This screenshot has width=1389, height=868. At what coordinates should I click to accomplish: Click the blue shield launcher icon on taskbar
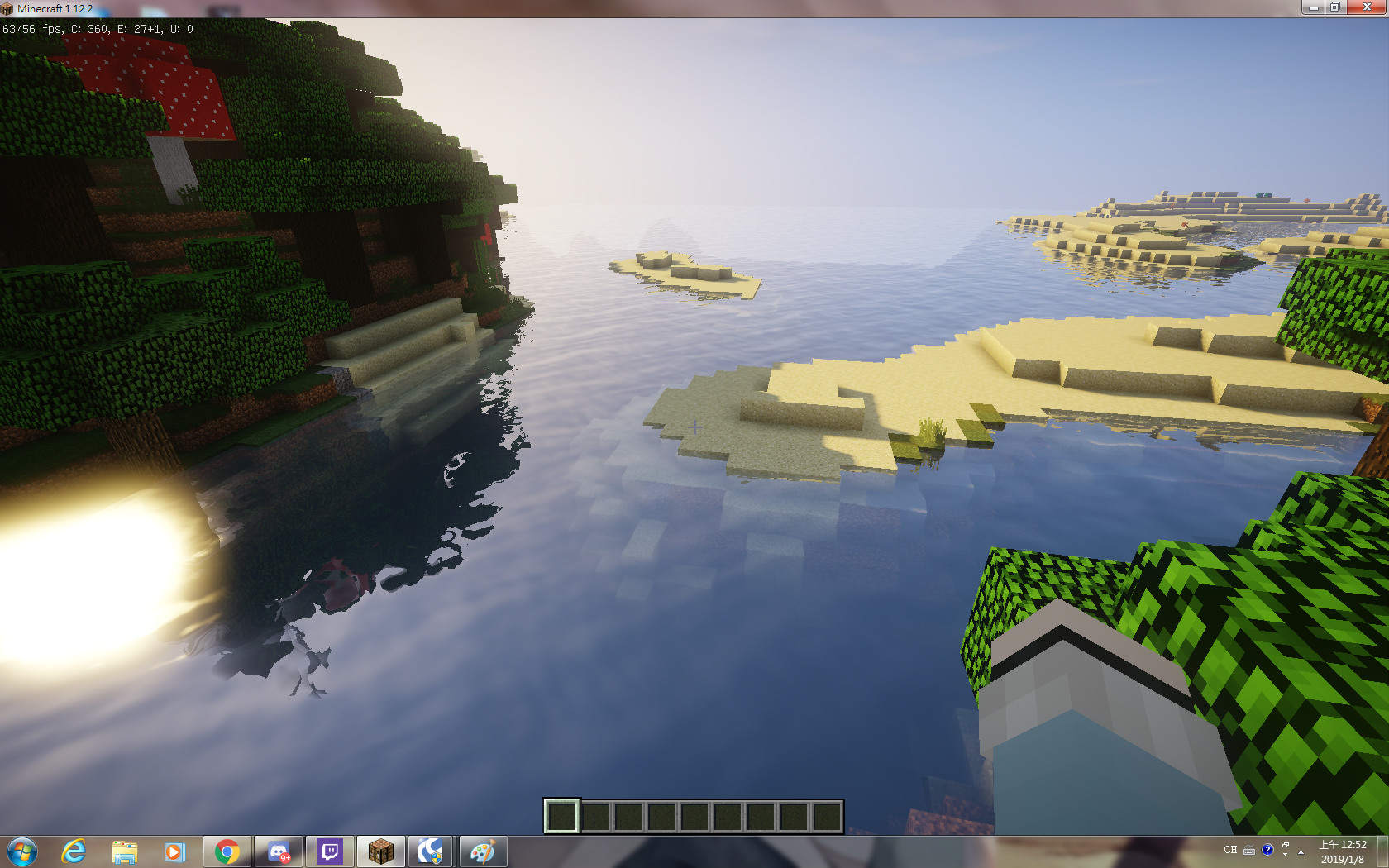(x=432, y=850)
